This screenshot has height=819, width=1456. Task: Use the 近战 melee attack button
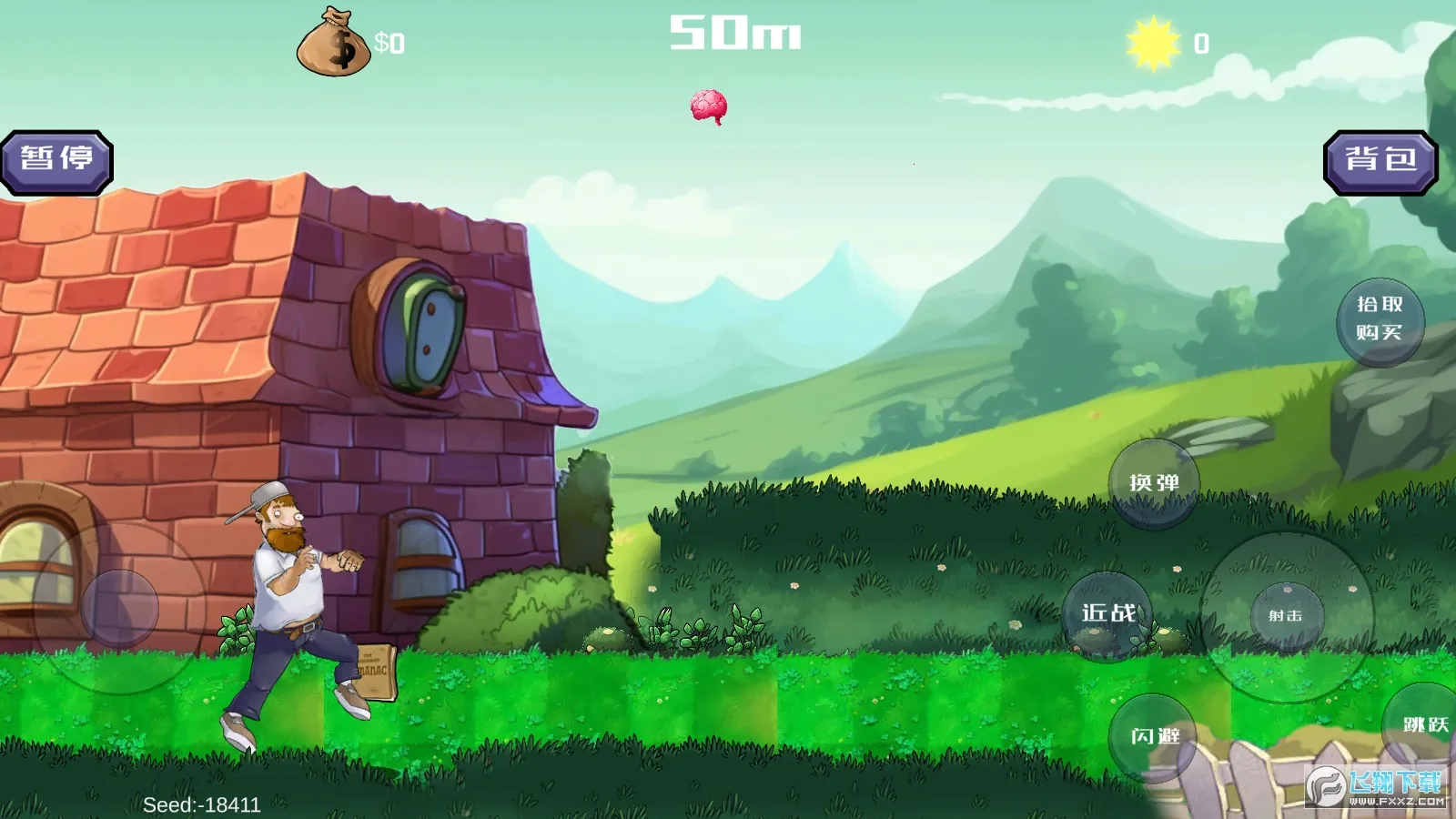tap(1107, 615)
